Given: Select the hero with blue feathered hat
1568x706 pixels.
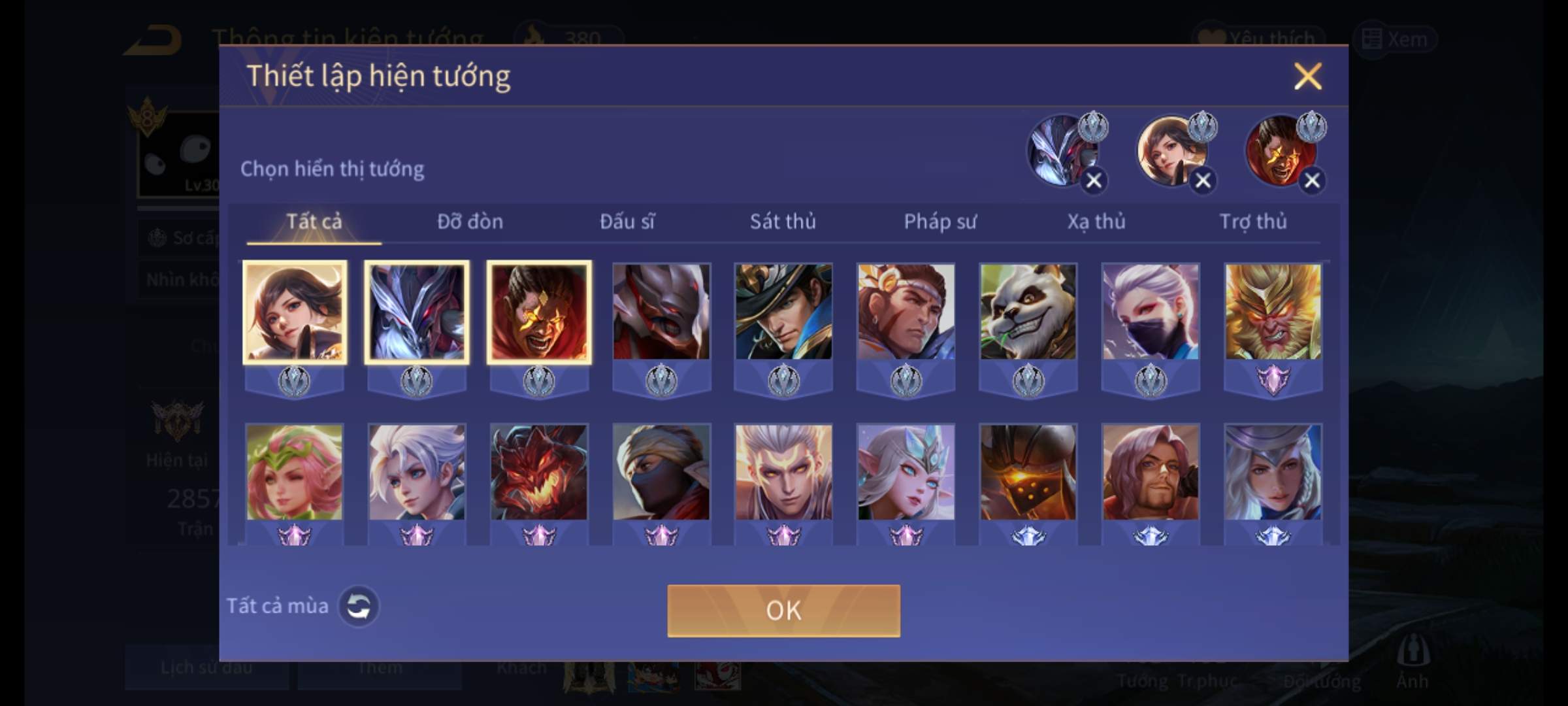Looking at the screenshot, I should pyautogui.click(x=783, y=312).
